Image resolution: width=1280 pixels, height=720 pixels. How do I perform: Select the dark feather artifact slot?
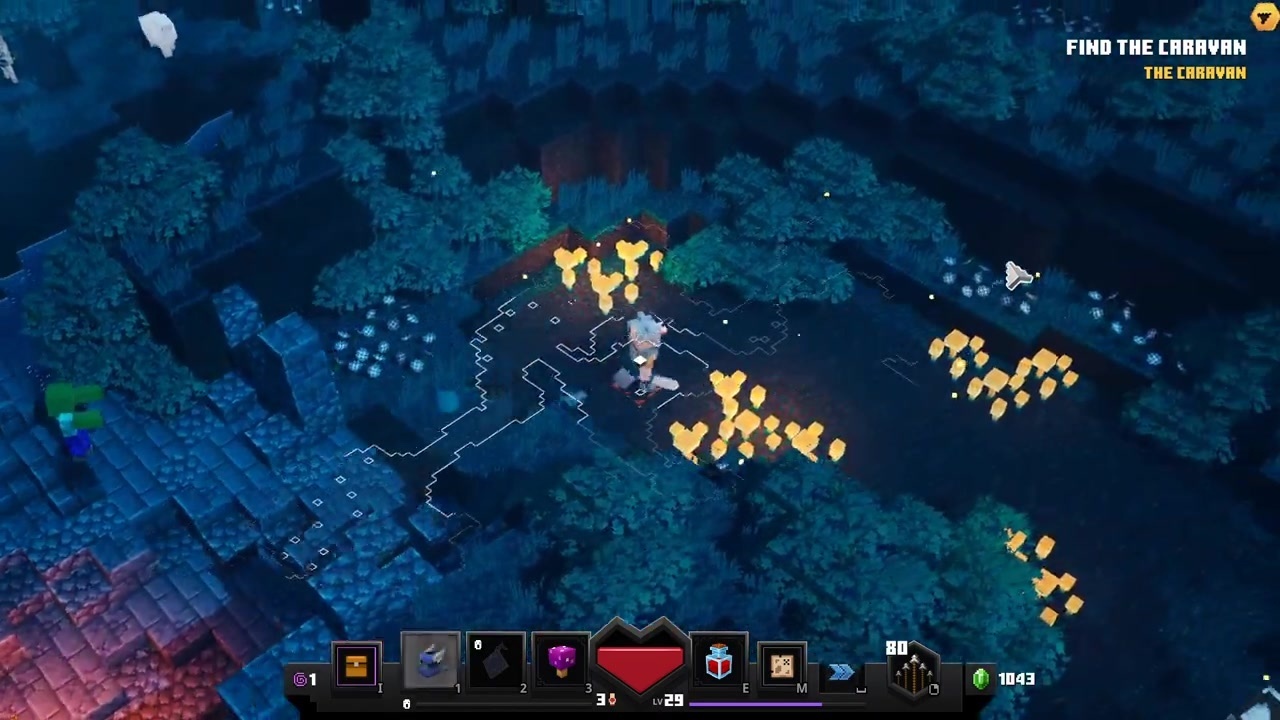pyautogui.click(x=495, y=662)
